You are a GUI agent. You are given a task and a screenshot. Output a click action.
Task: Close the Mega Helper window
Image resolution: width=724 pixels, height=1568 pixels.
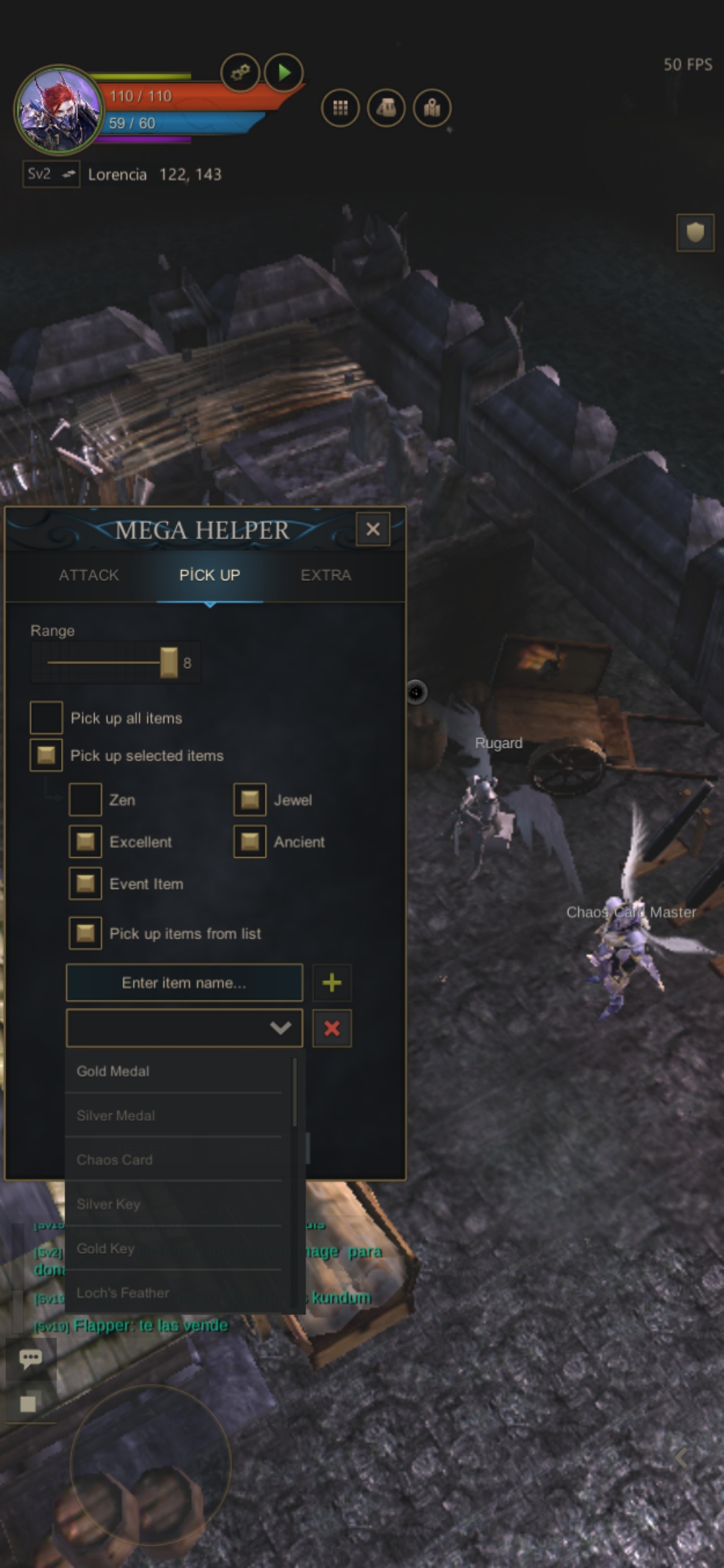point(373,529)
